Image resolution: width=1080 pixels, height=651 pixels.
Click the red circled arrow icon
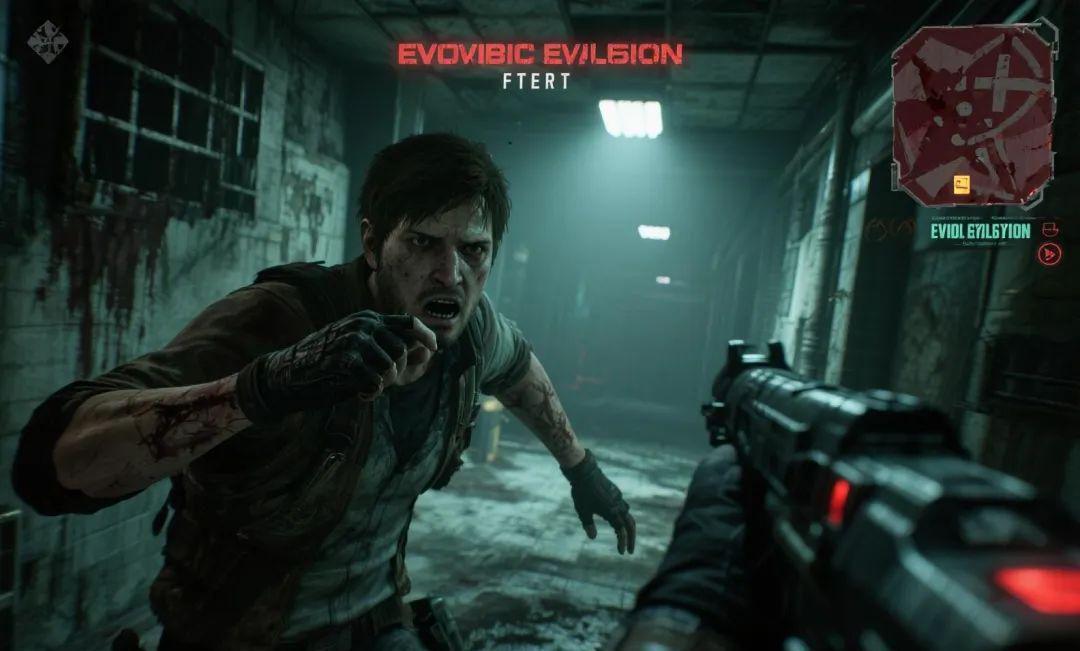pos(1050,254)
